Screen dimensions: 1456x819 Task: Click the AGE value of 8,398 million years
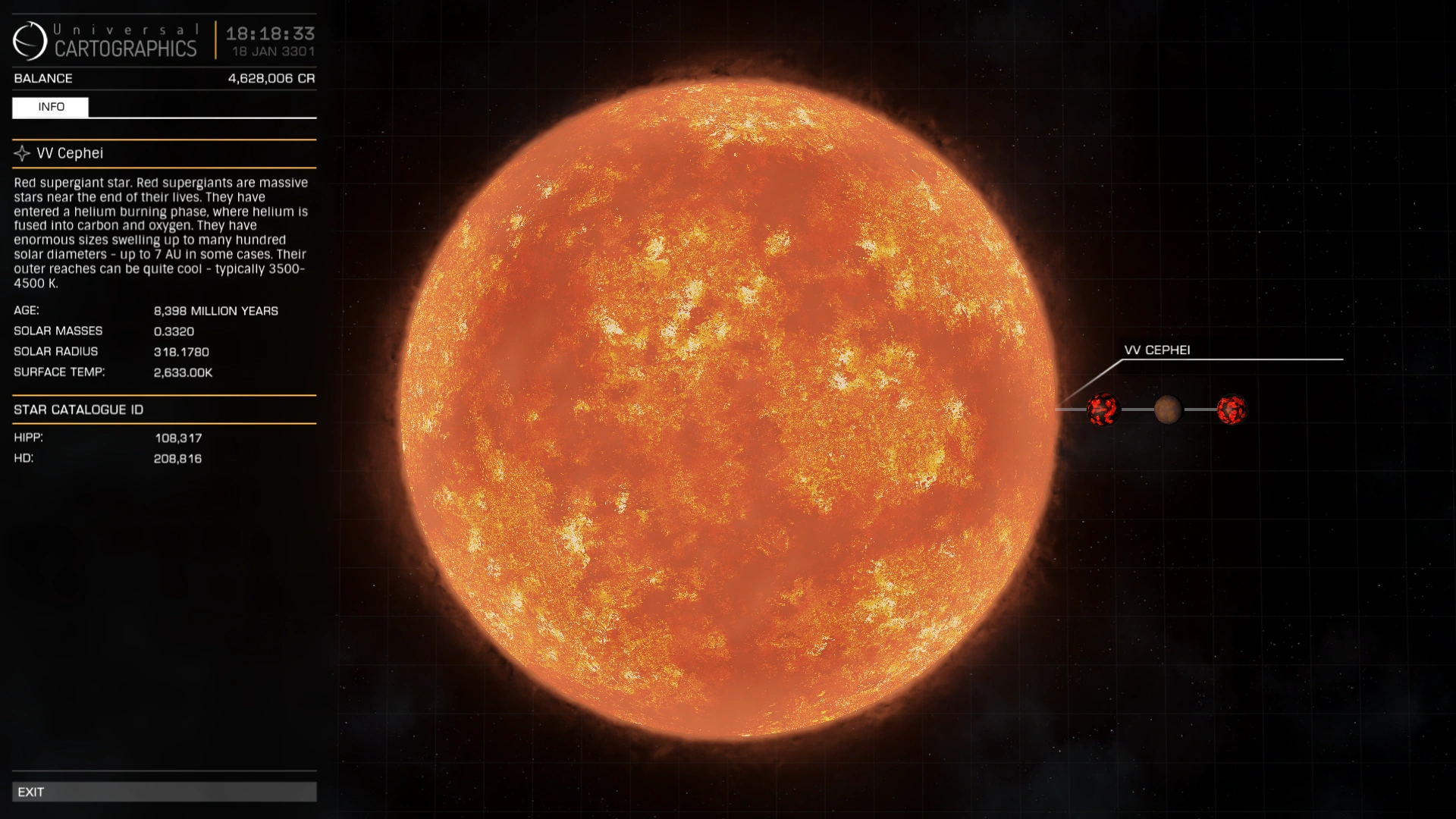(x=216, y=310)
